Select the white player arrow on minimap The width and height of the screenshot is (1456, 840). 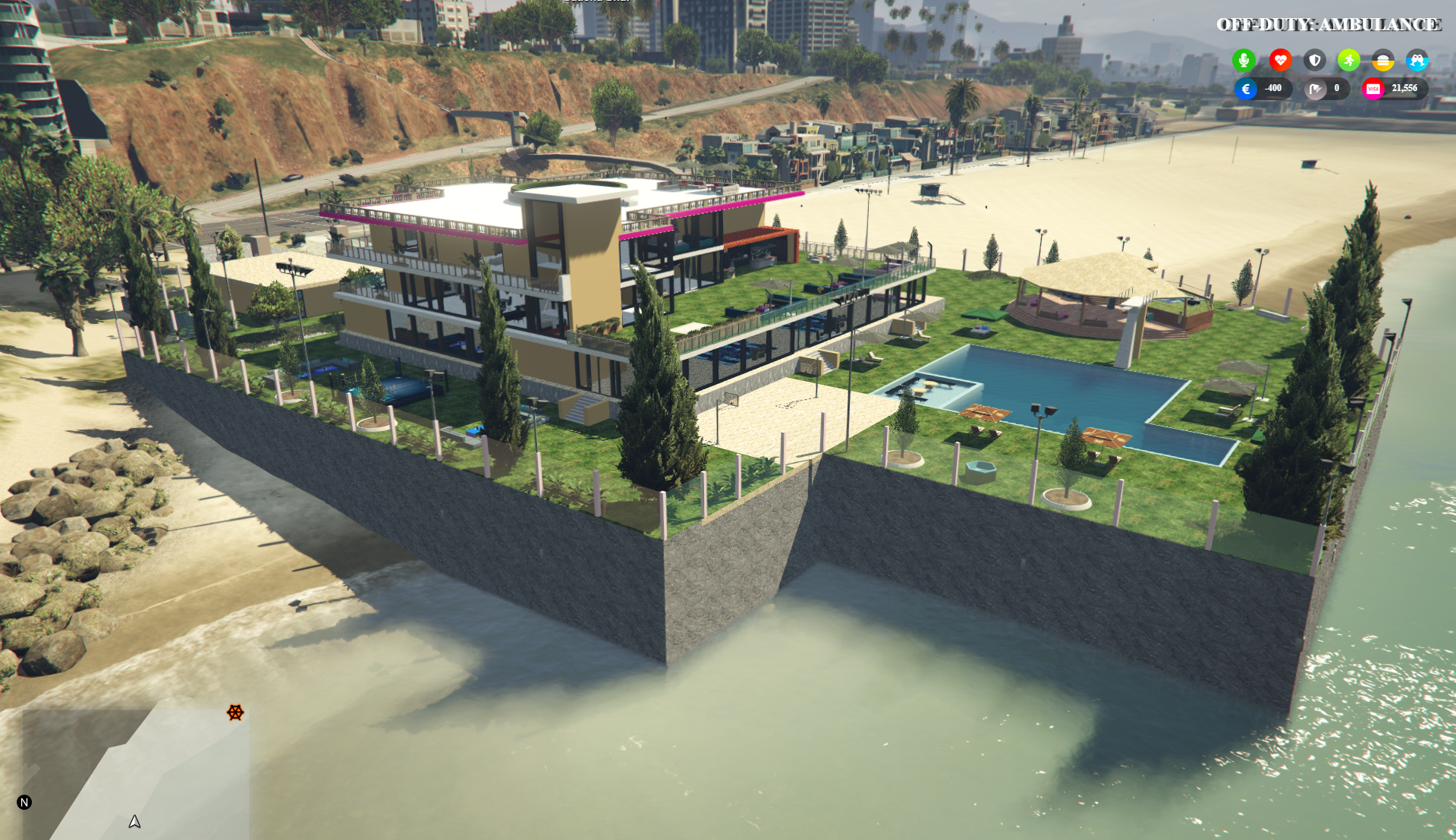pyautogui.click(x=134, y=821)
